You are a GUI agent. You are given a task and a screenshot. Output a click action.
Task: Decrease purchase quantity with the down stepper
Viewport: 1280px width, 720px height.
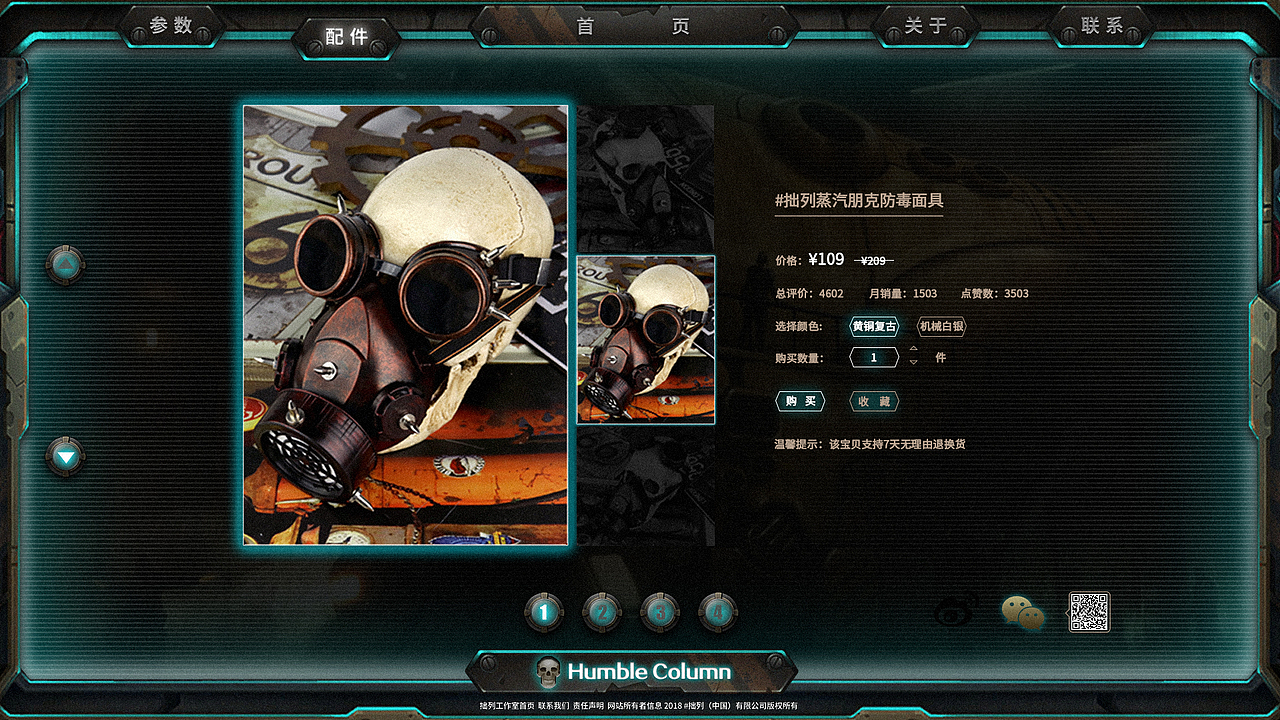913,363
